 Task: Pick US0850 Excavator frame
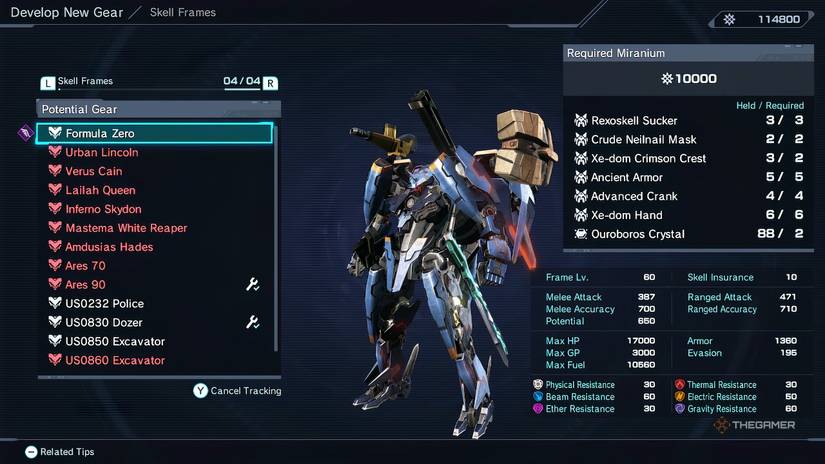pyautogui.click(x=115, y=342)
